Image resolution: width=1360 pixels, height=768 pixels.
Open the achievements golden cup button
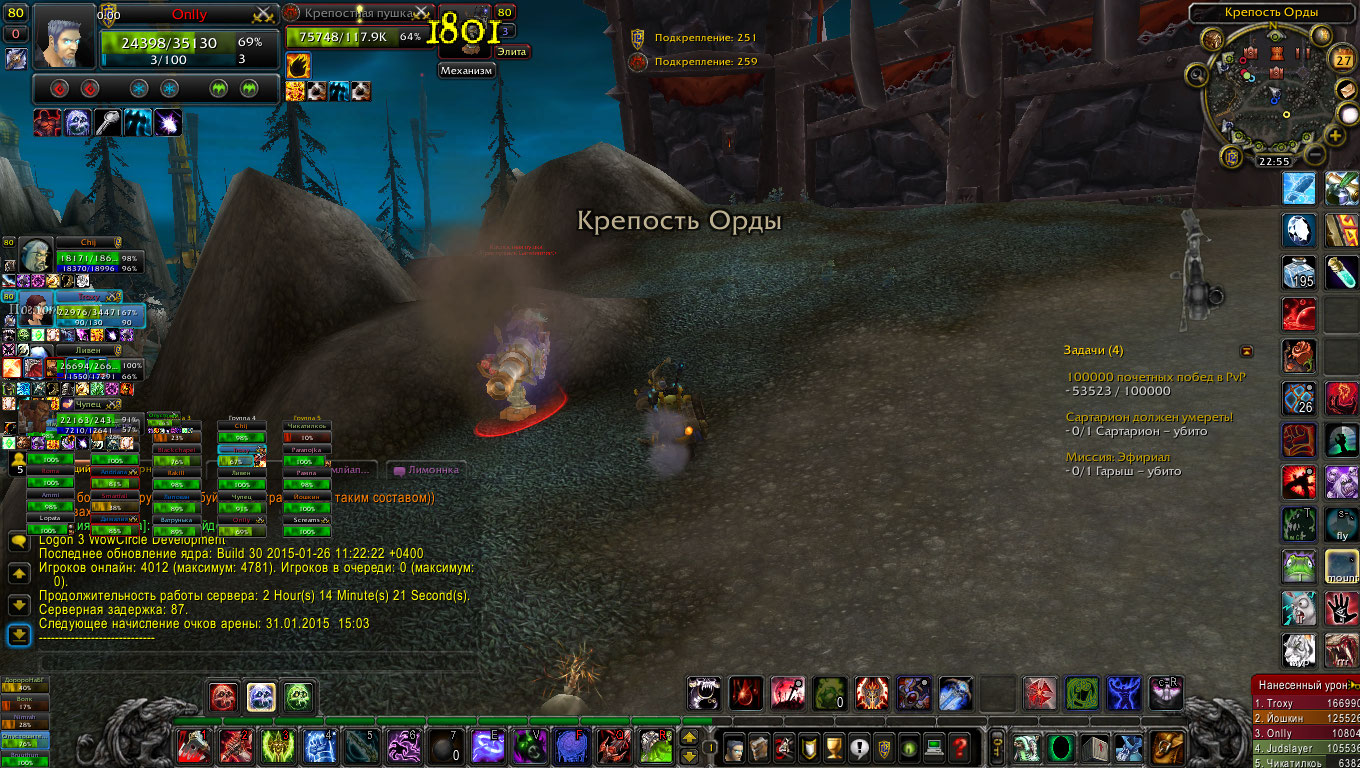tap(835, 747)
